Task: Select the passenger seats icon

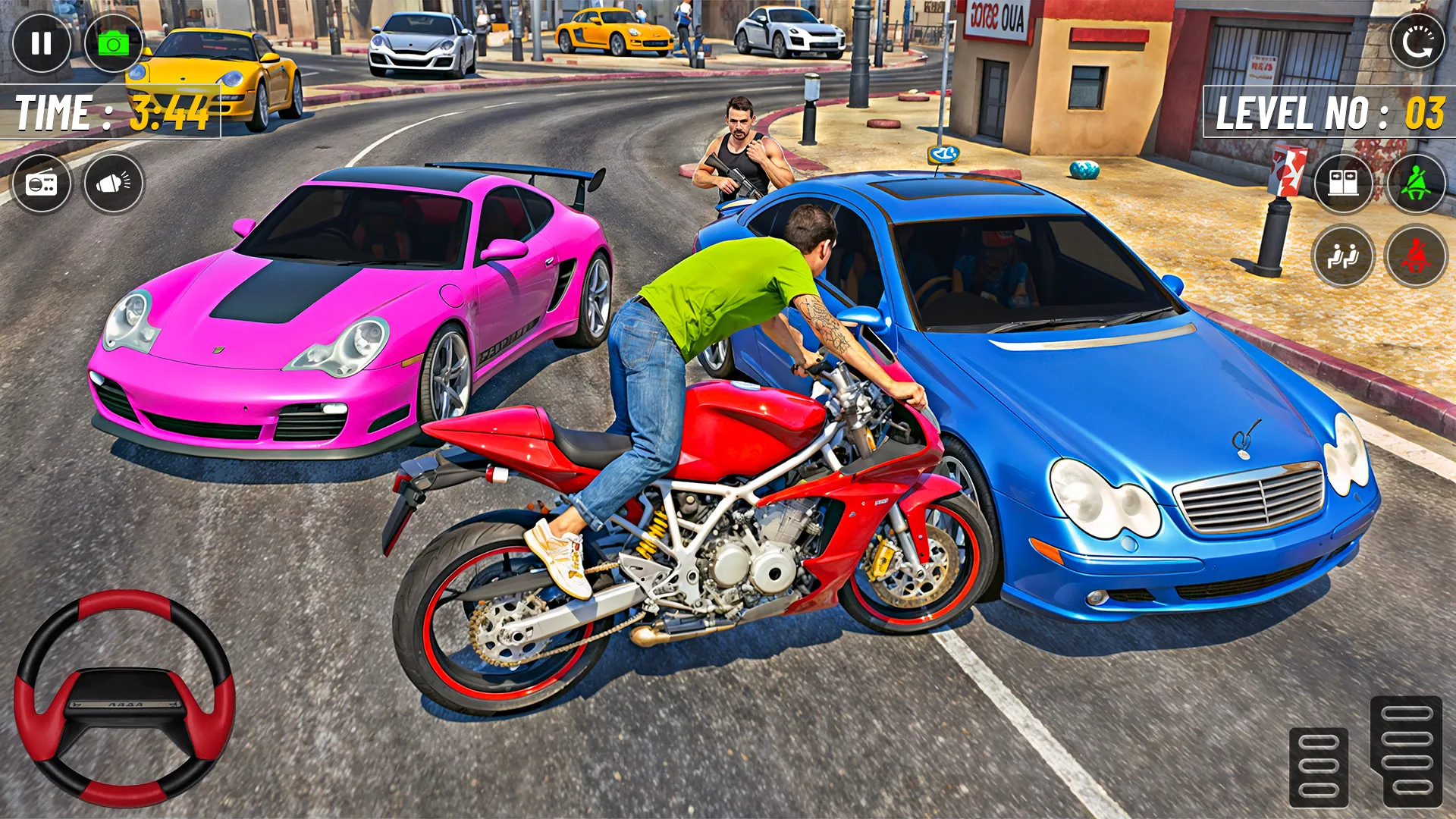Action: click(x=1342, y=258)
